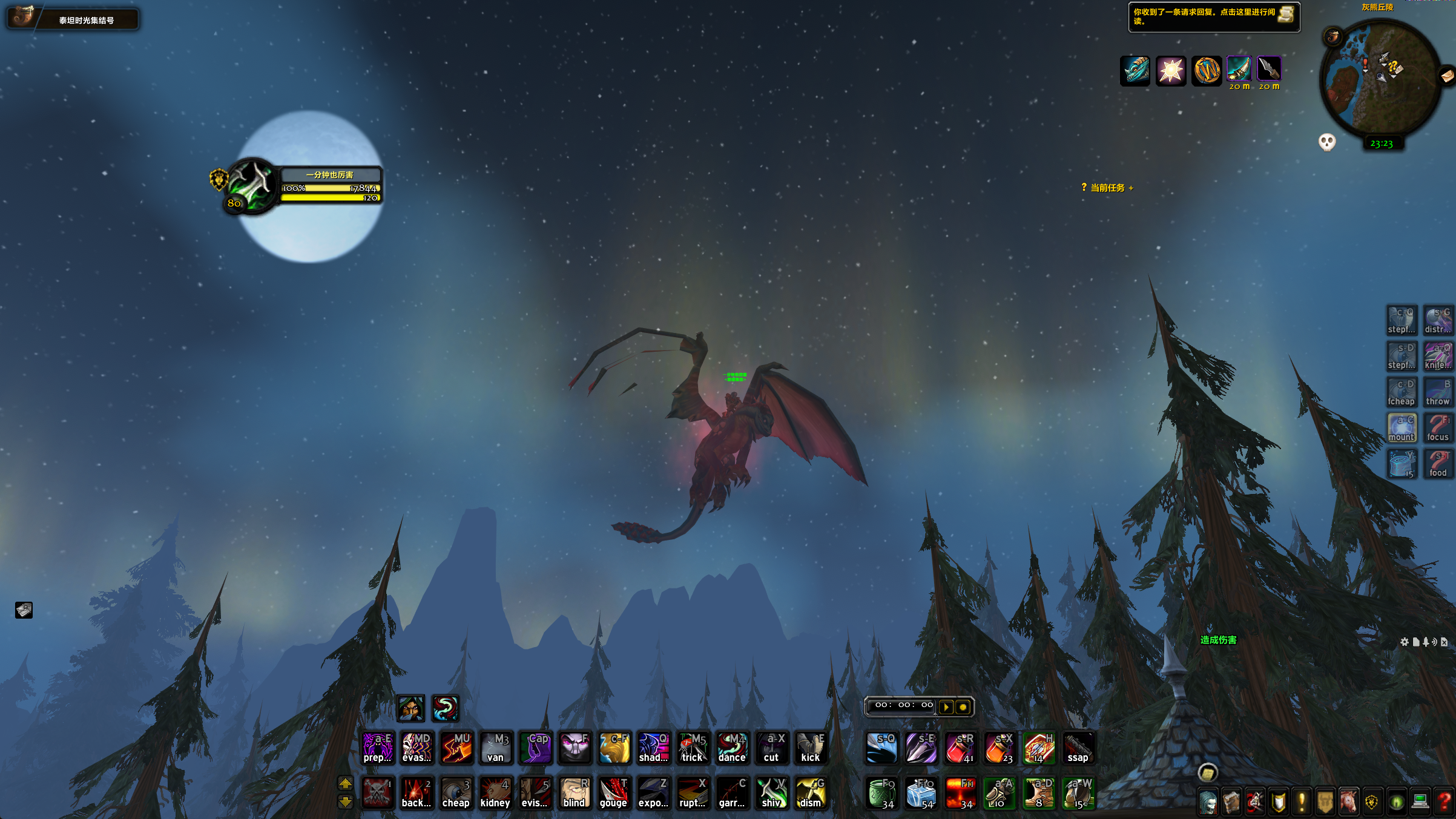Start the stopwatch with the play button
This screenshot has width=1456, height=819.
pyautogui.click(x=946, y=706)
